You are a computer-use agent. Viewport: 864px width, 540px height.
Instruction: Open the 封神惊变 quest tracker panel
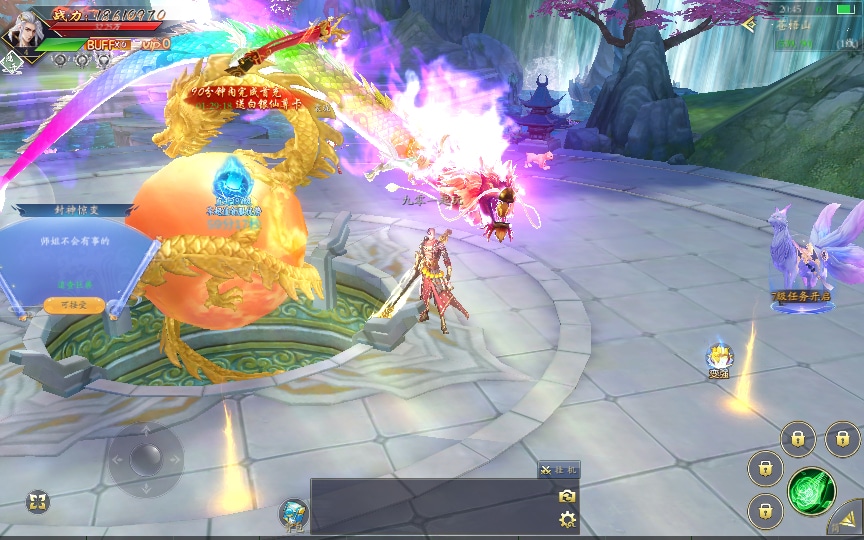coord(76,211)
